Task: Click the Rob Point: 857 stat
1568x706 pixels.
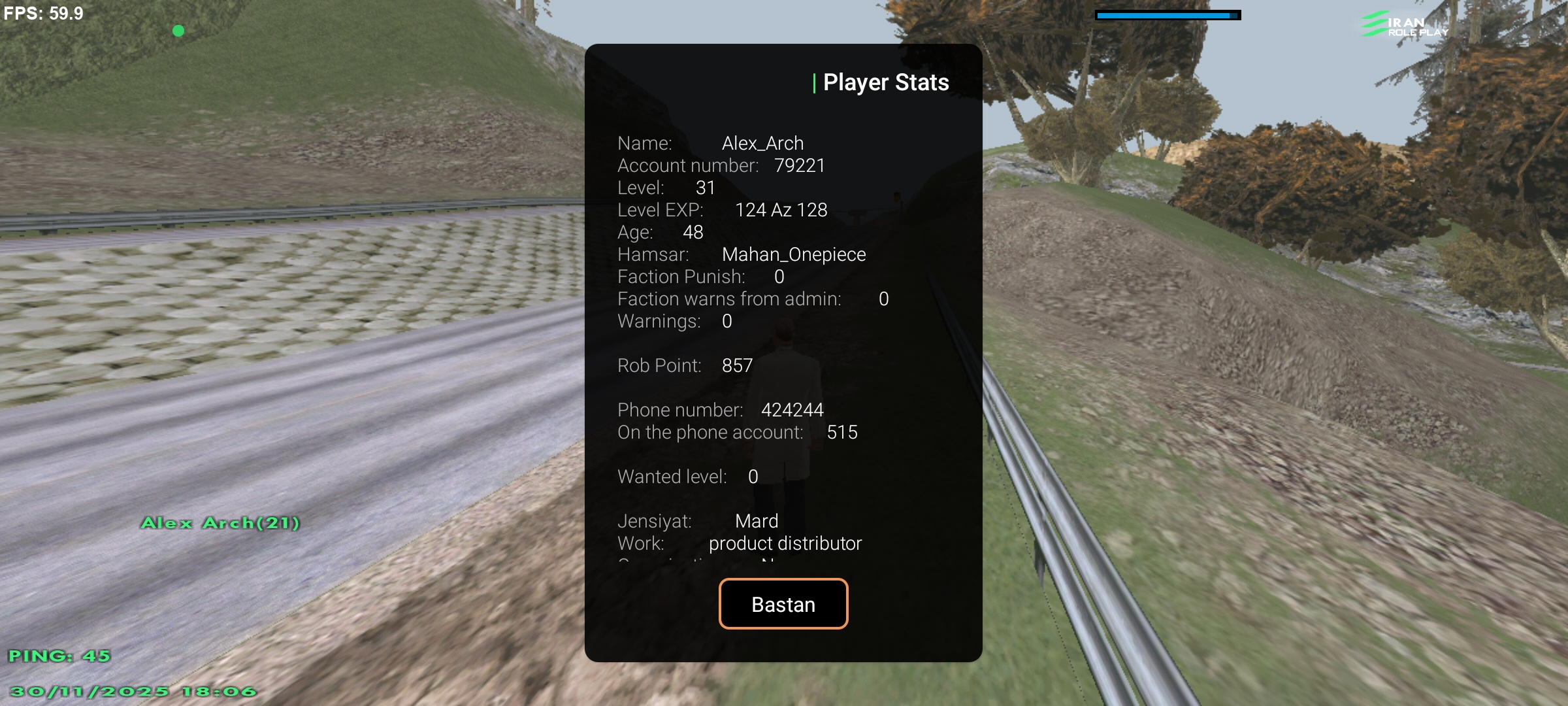Action: pos(685,365)
